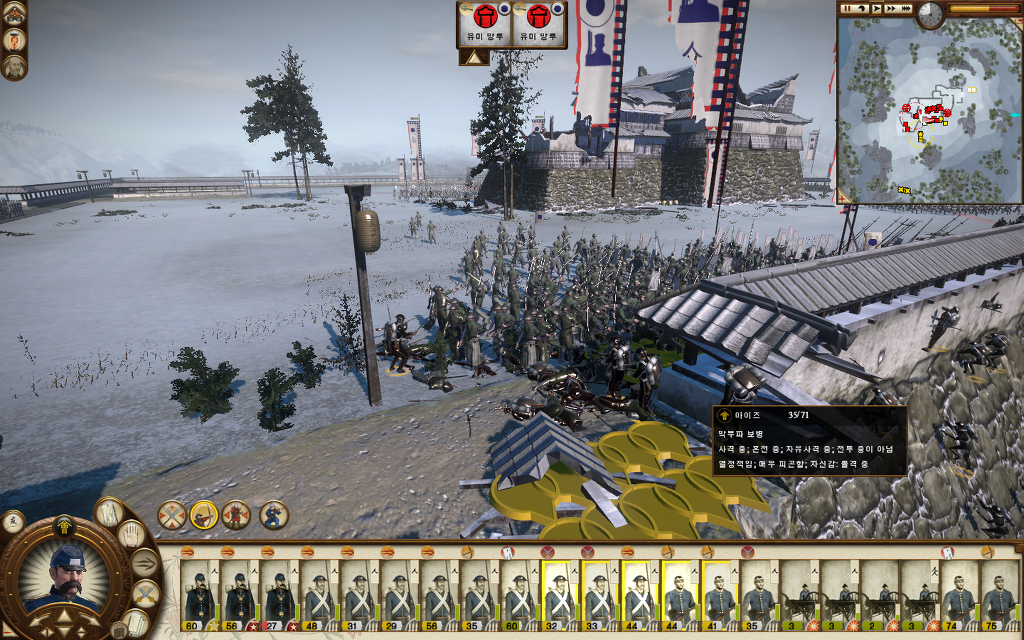
Task: Expand the triangle under the tower cards
Action: (x=474, y=58)
